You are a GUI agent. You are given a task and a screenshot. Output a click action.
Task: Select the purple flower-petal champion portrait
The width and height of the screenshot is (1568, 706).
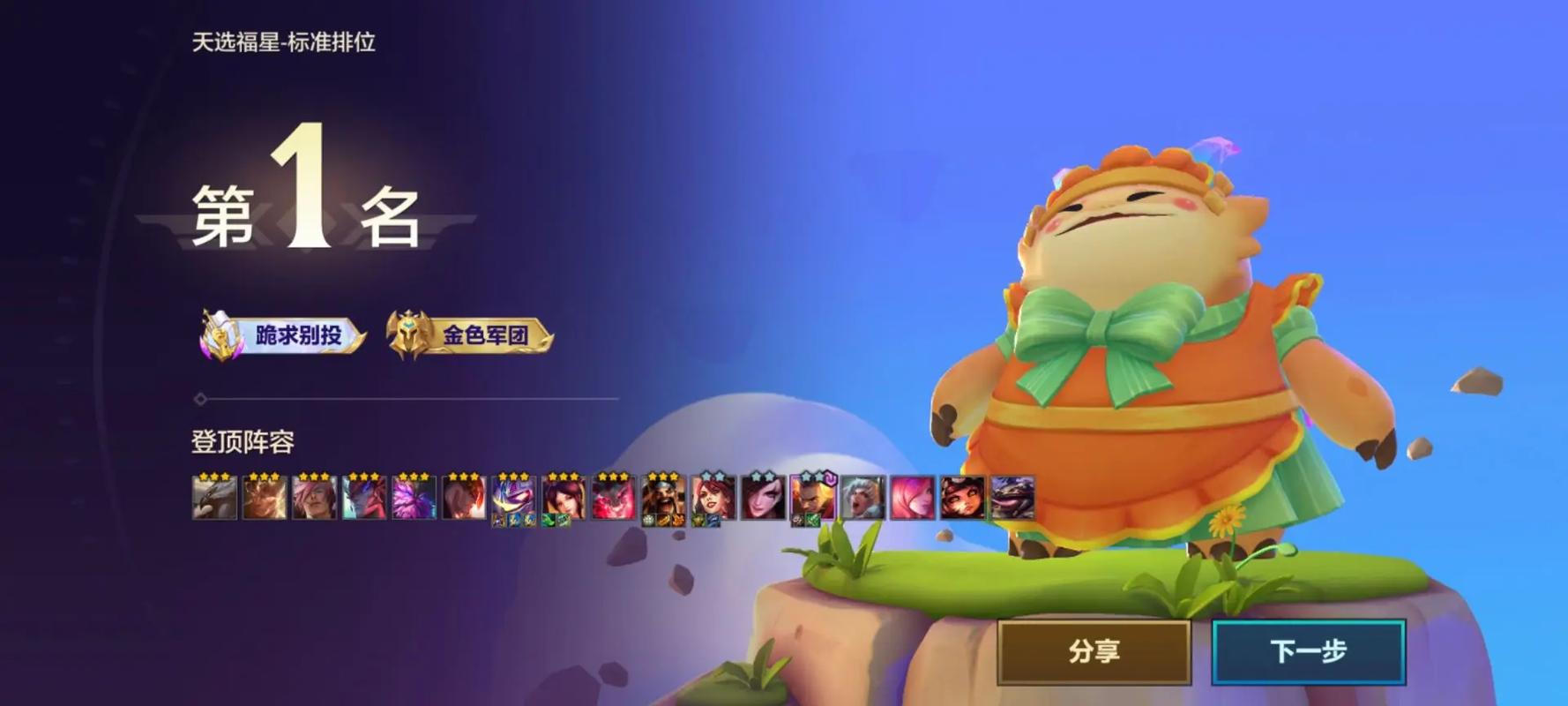[x=414, y=498]
